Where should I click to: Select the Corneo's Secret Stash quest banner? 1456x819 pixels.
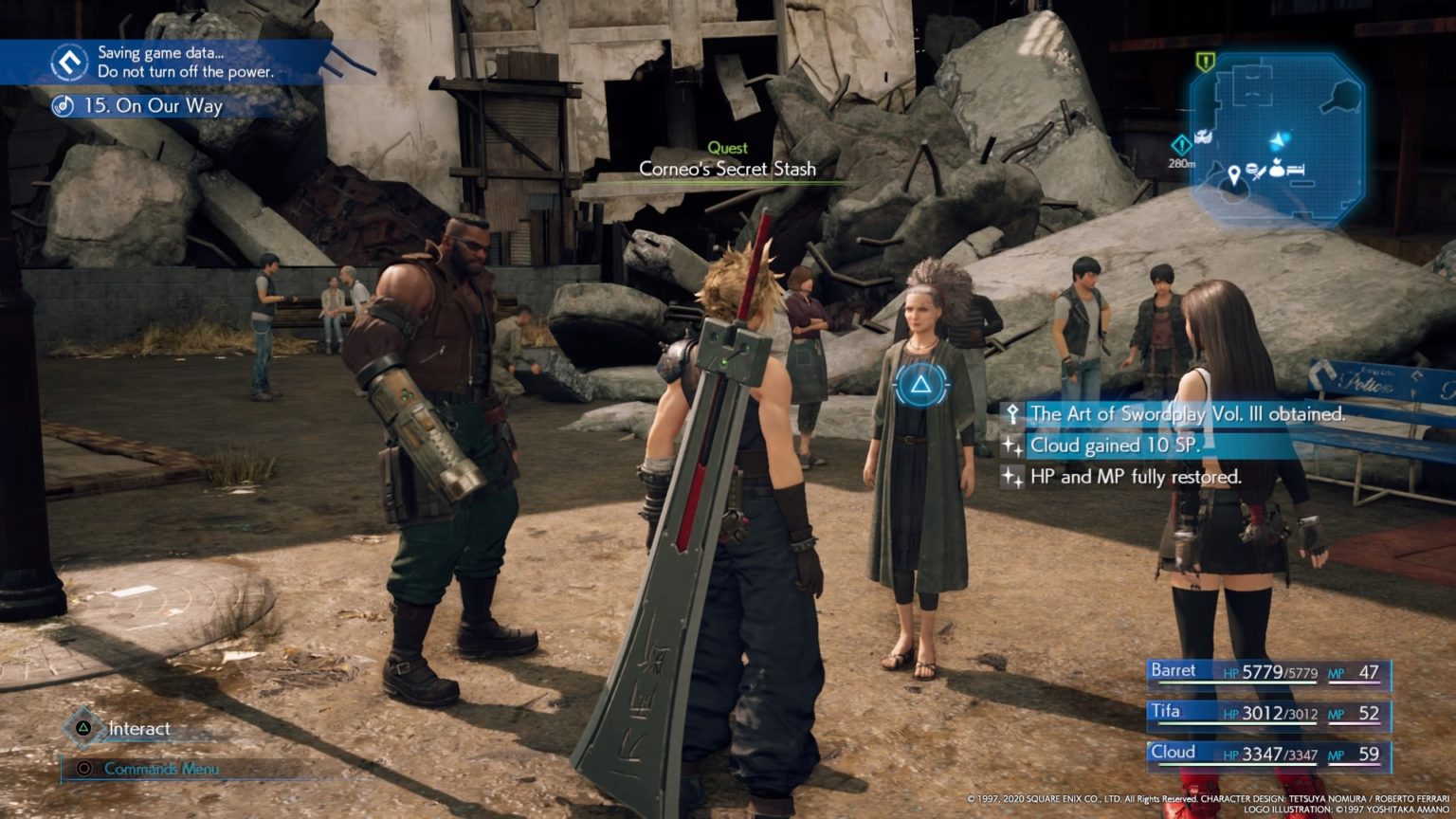[x=727, y=169]
